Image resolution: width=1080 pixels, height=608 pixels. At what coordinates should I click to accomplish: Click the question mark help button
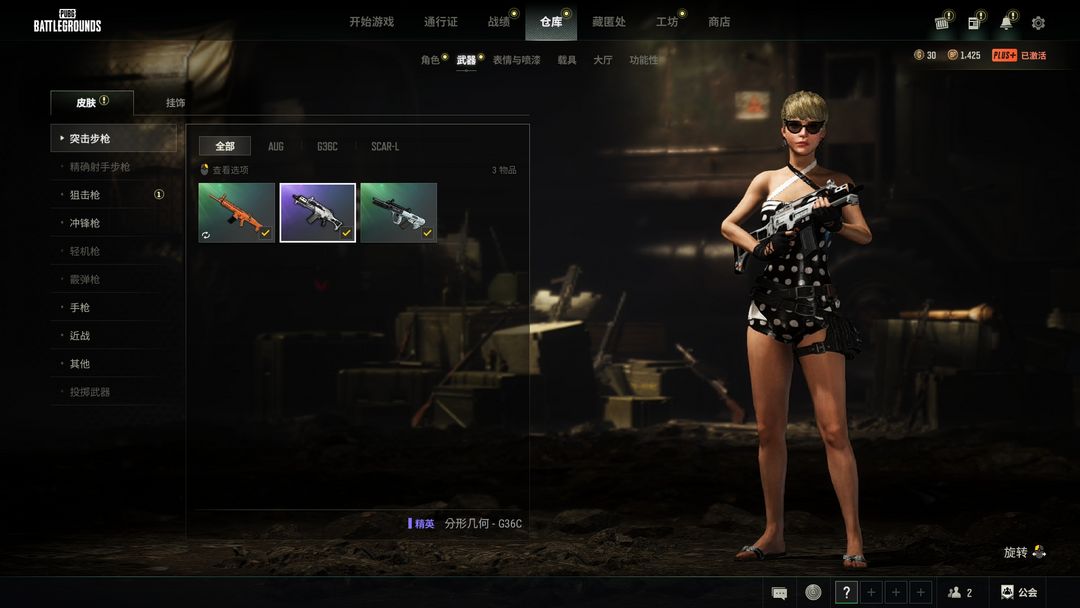click(846, 592)
